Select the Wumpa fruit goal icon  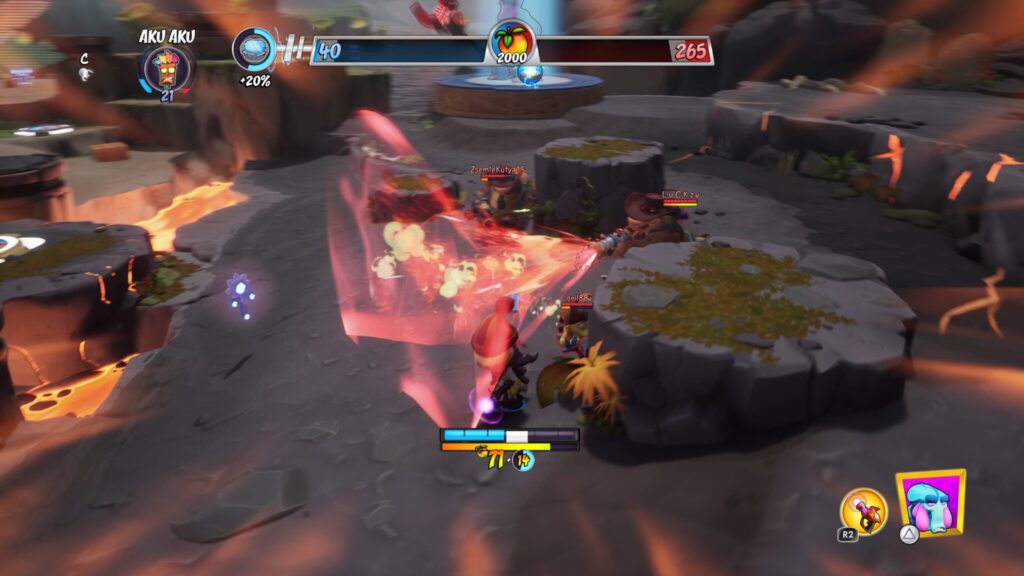[x=512, y=45]
